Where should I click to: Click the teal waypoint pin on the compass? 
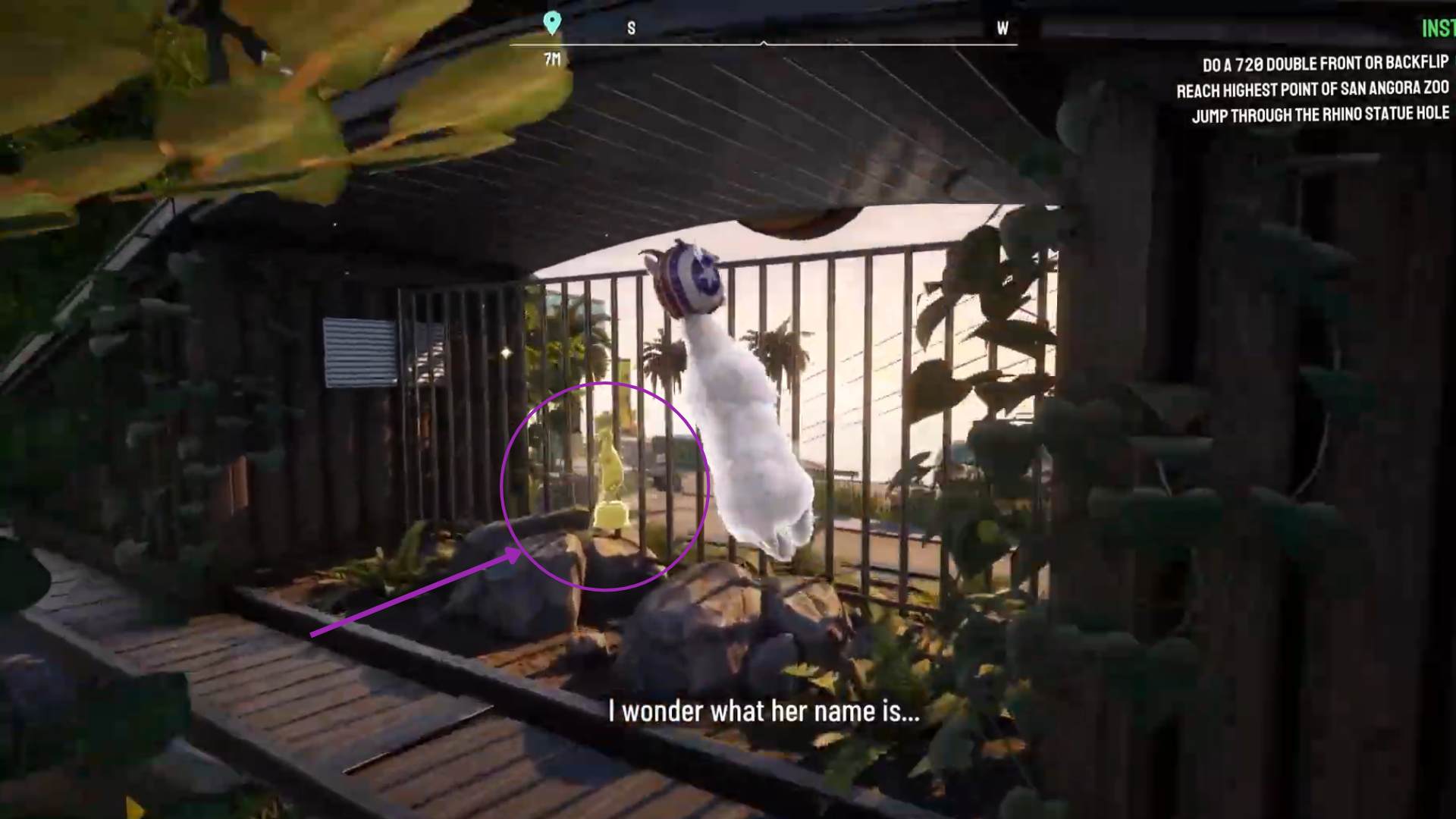click(551, 22)
